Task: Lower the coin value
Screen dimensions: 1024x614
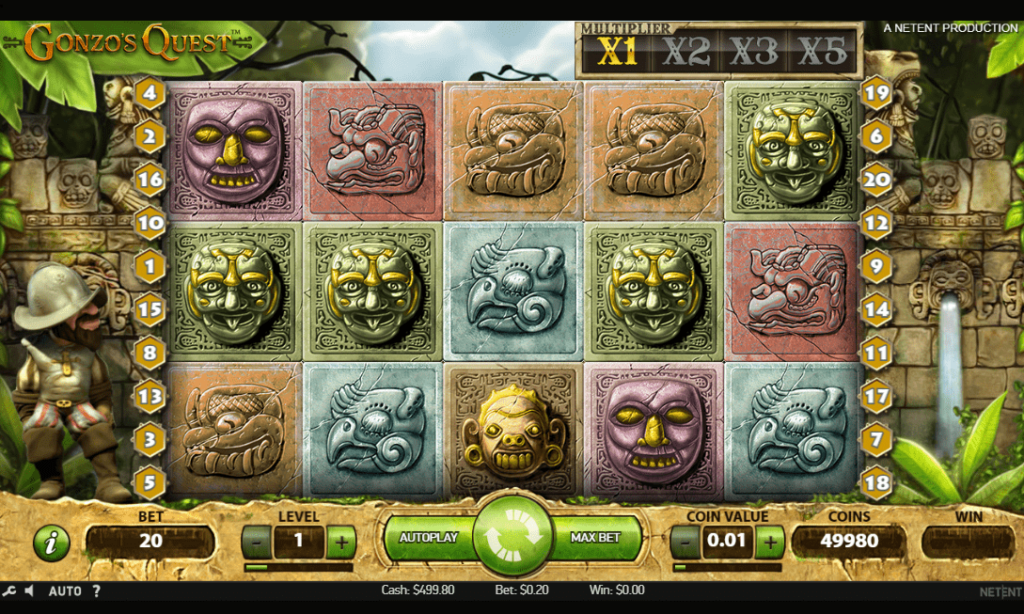Action: [x=685, y=543]
